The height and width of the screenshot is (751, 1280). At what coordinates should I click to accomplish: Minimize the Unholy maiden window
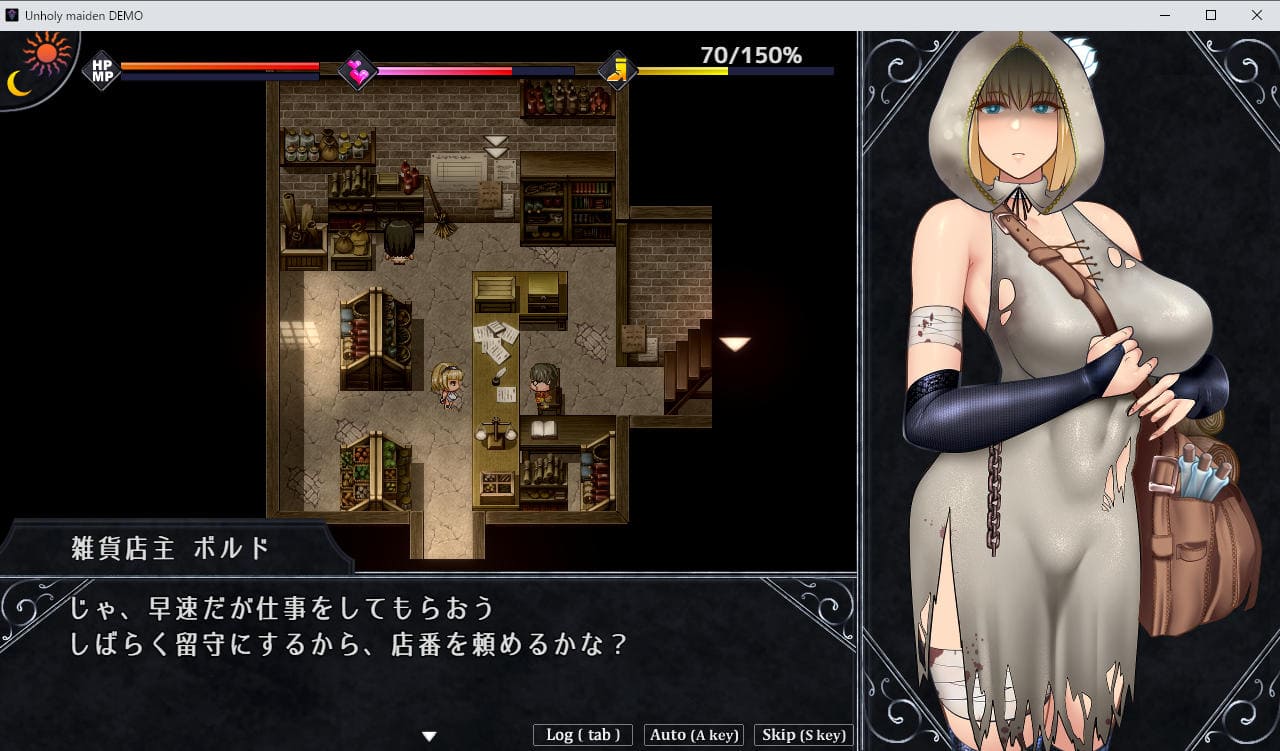pos(1165,15)
